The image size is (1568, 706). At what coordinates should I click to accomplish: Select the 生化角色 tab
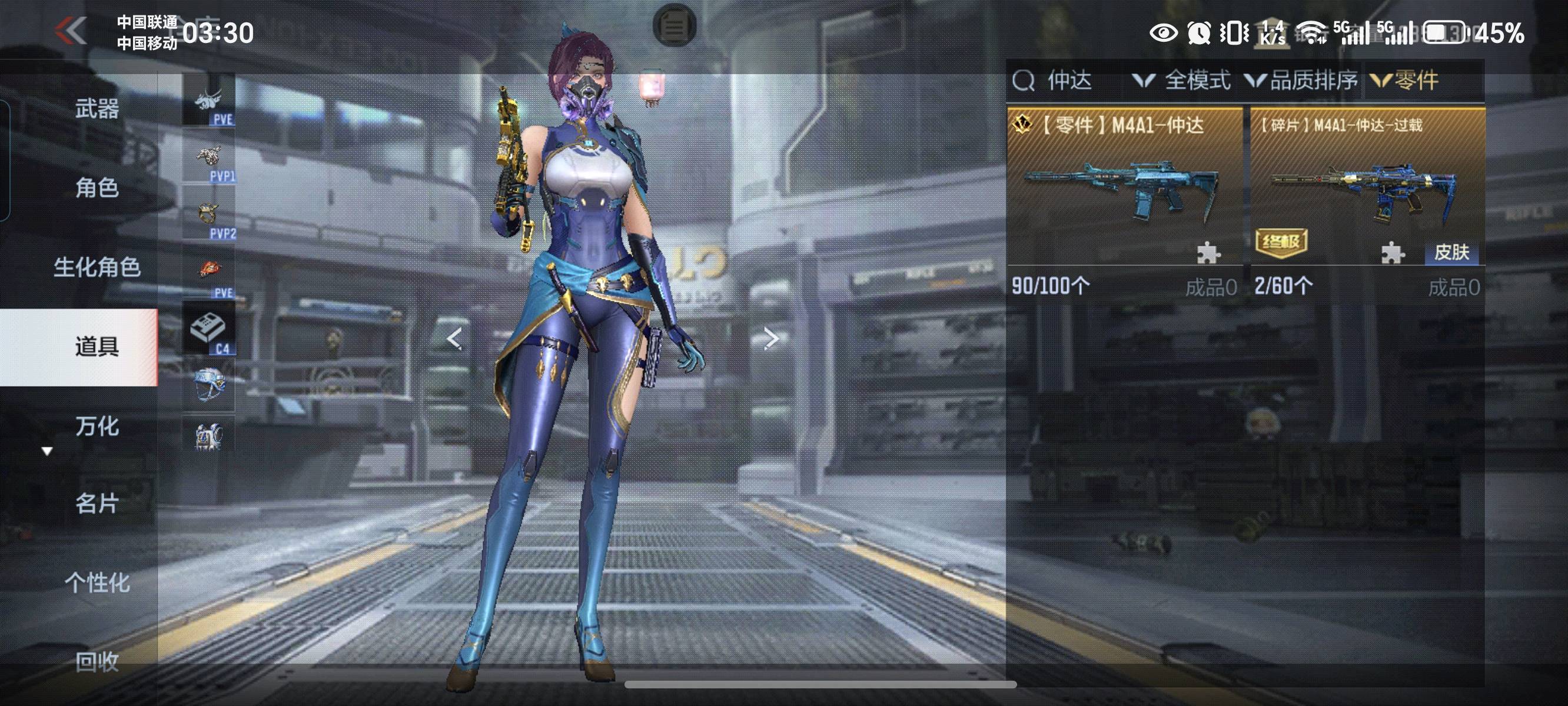click(x=97, y=267)
